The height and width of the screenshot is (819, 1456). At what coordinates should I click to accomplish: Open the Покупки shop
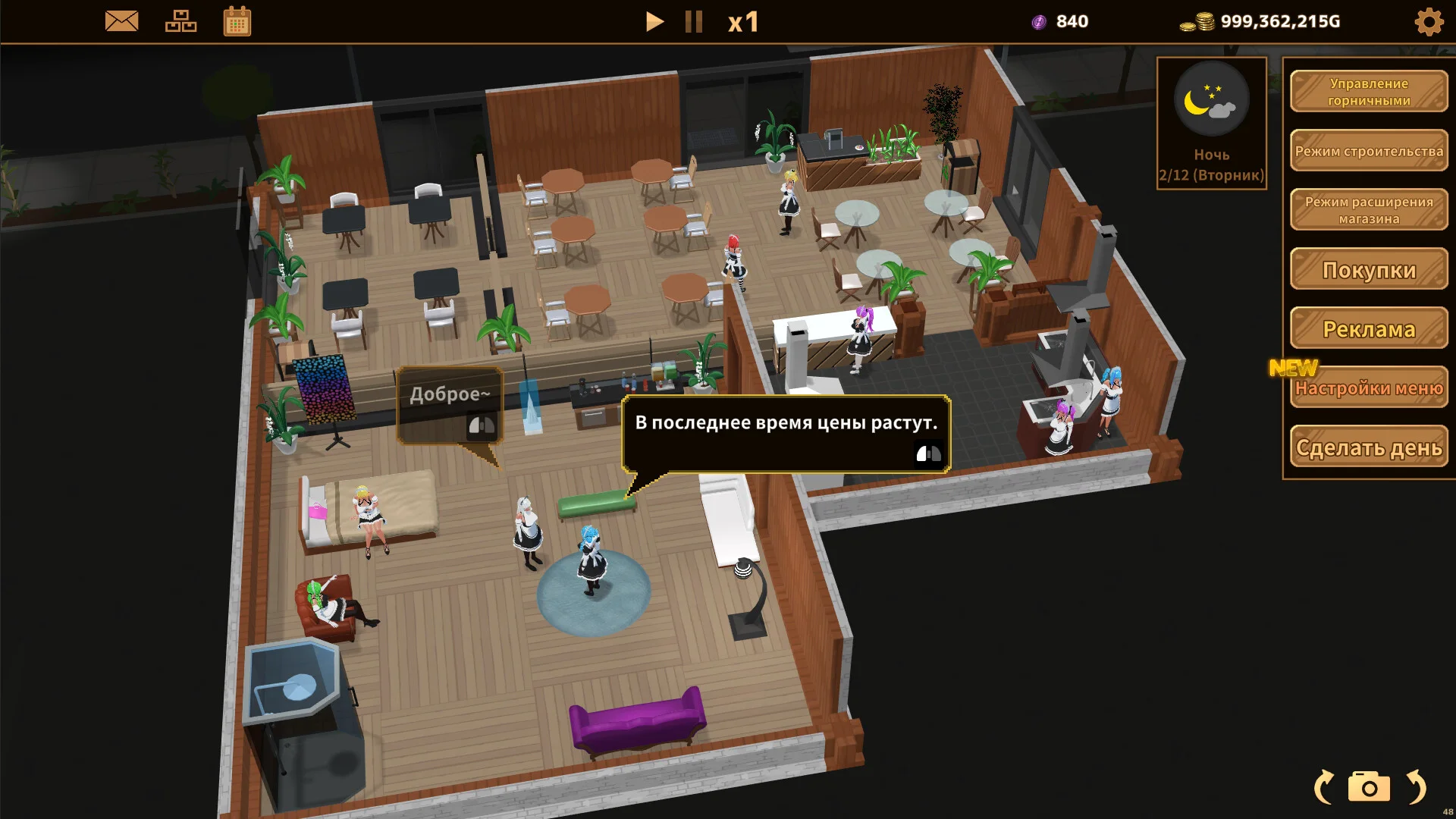pos(1369,270)
